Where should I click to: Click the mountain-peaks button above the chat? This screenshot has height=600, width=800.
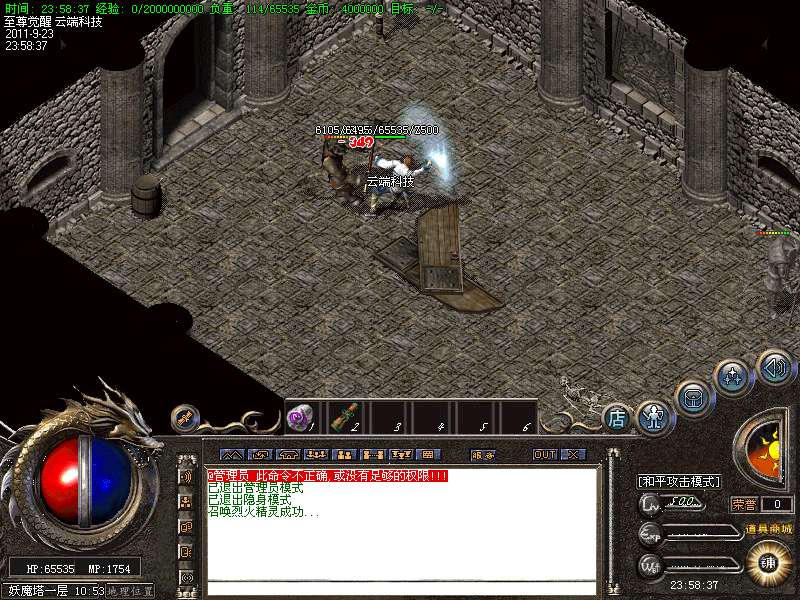[231, 454]
